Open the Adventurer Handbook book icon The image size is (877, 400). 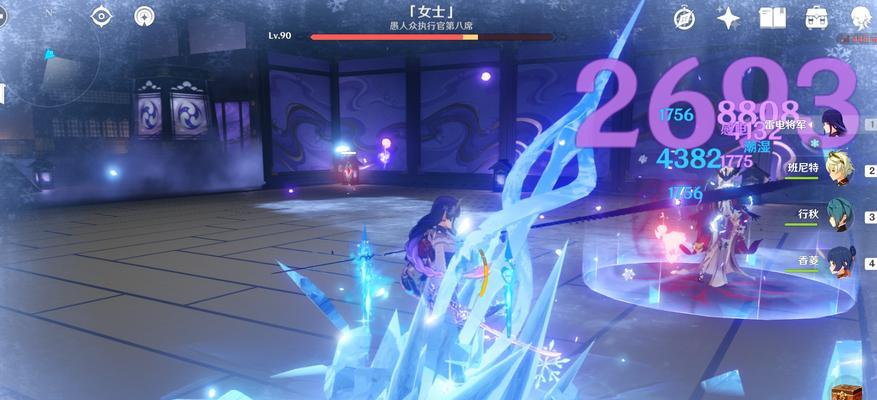[x=772, y=17]
